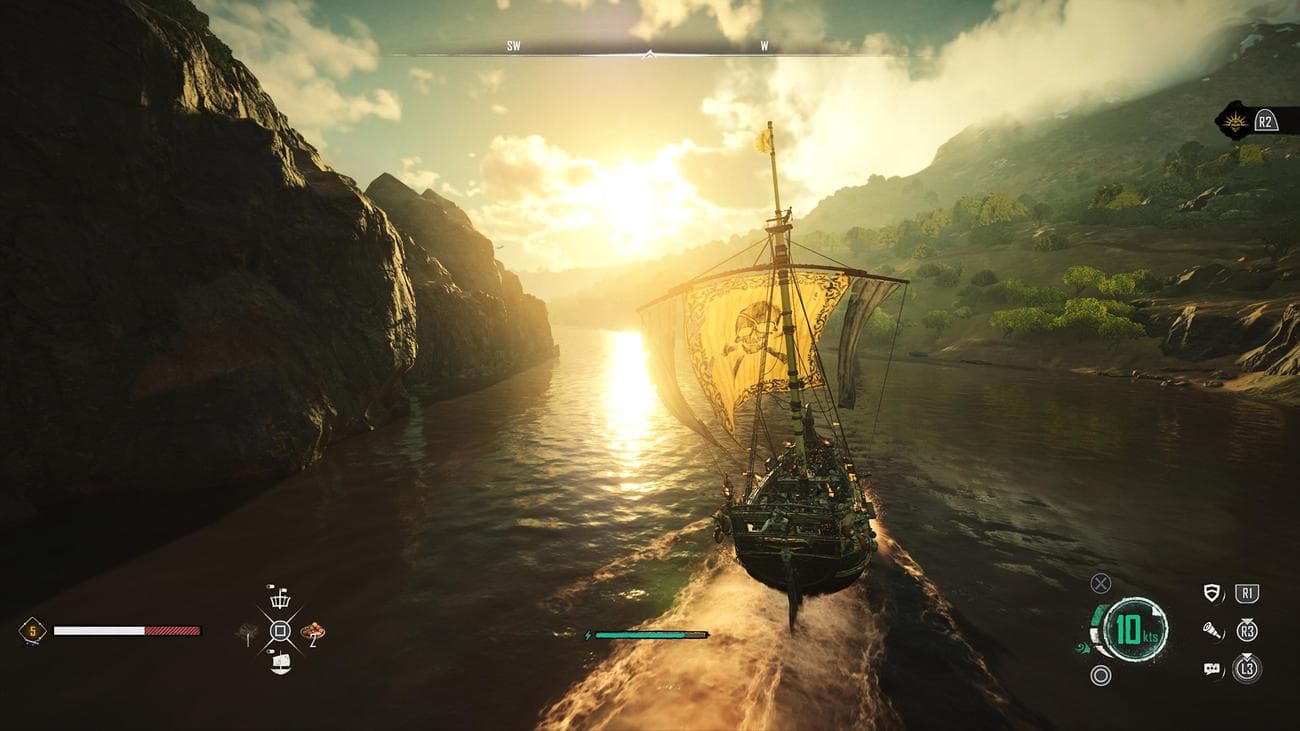1300x731 pixels.
Task: Click the square center of the quick wheel
Action: (x=280, y=630)
